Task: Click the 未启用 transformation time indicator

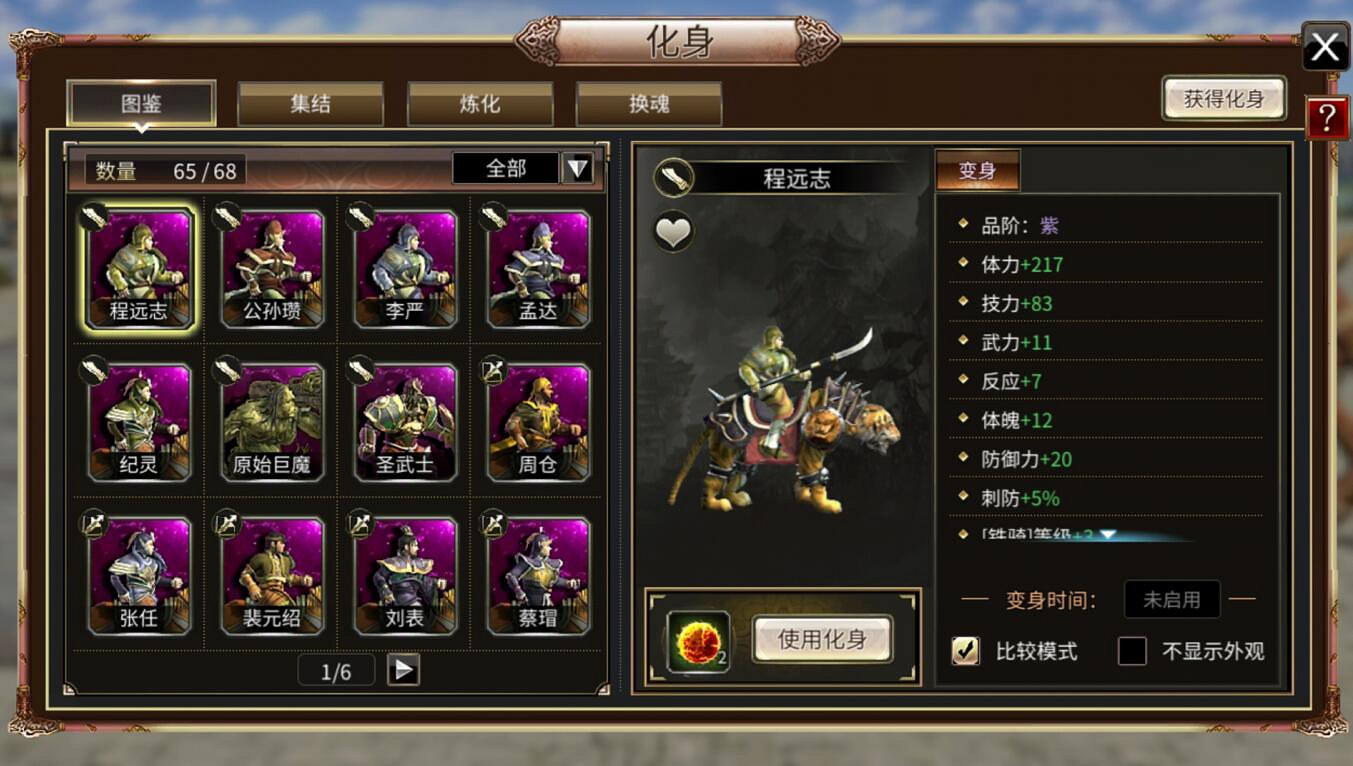Action: click(x=1172, y=600)
